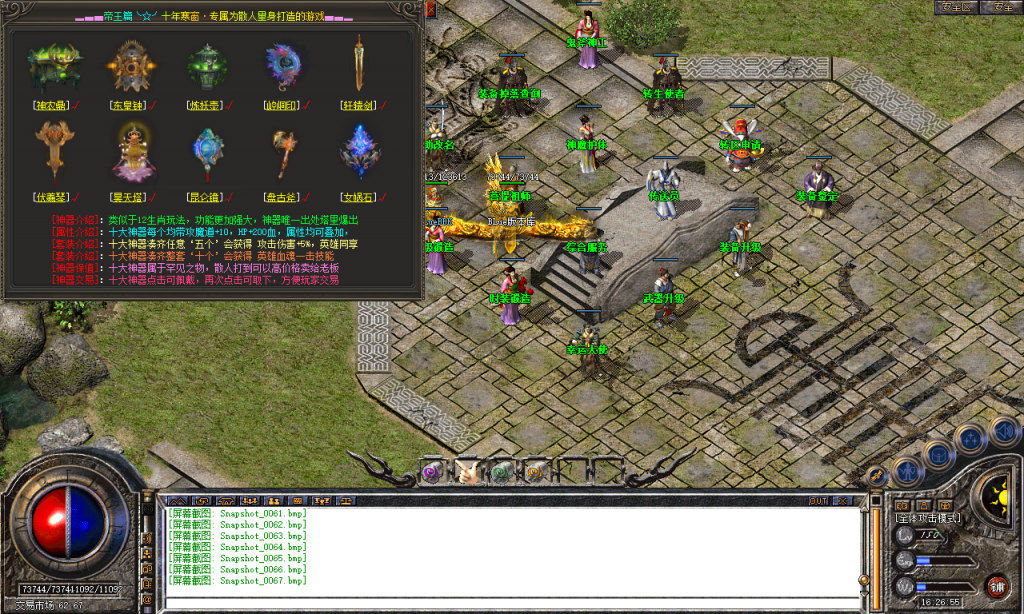
Task: Toggle sound with the speaker button
Action: 1003,431
